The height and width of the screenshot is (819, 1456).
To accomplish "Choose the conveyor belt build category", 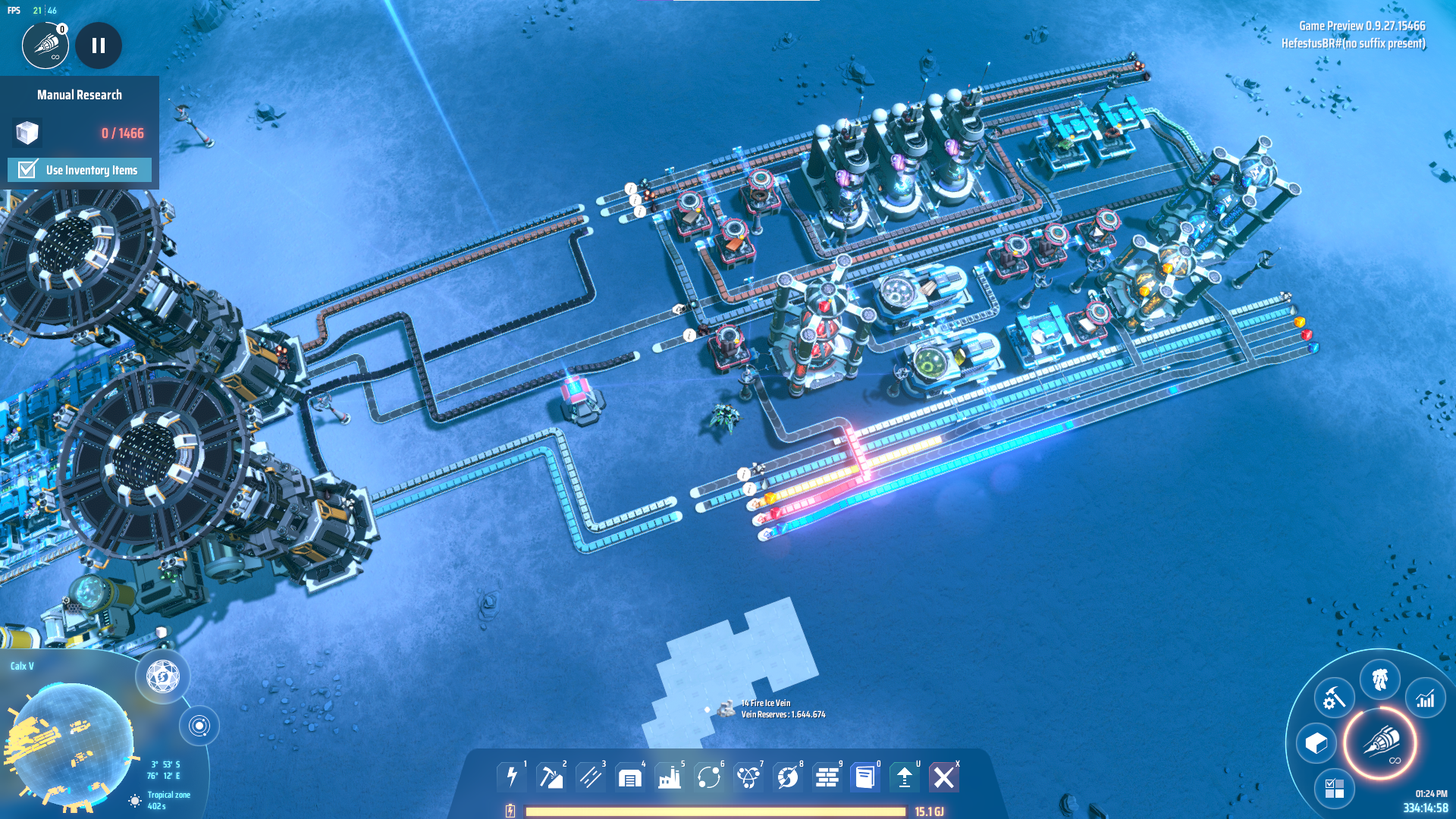I will pyautogui.click(x=590, y=777).
